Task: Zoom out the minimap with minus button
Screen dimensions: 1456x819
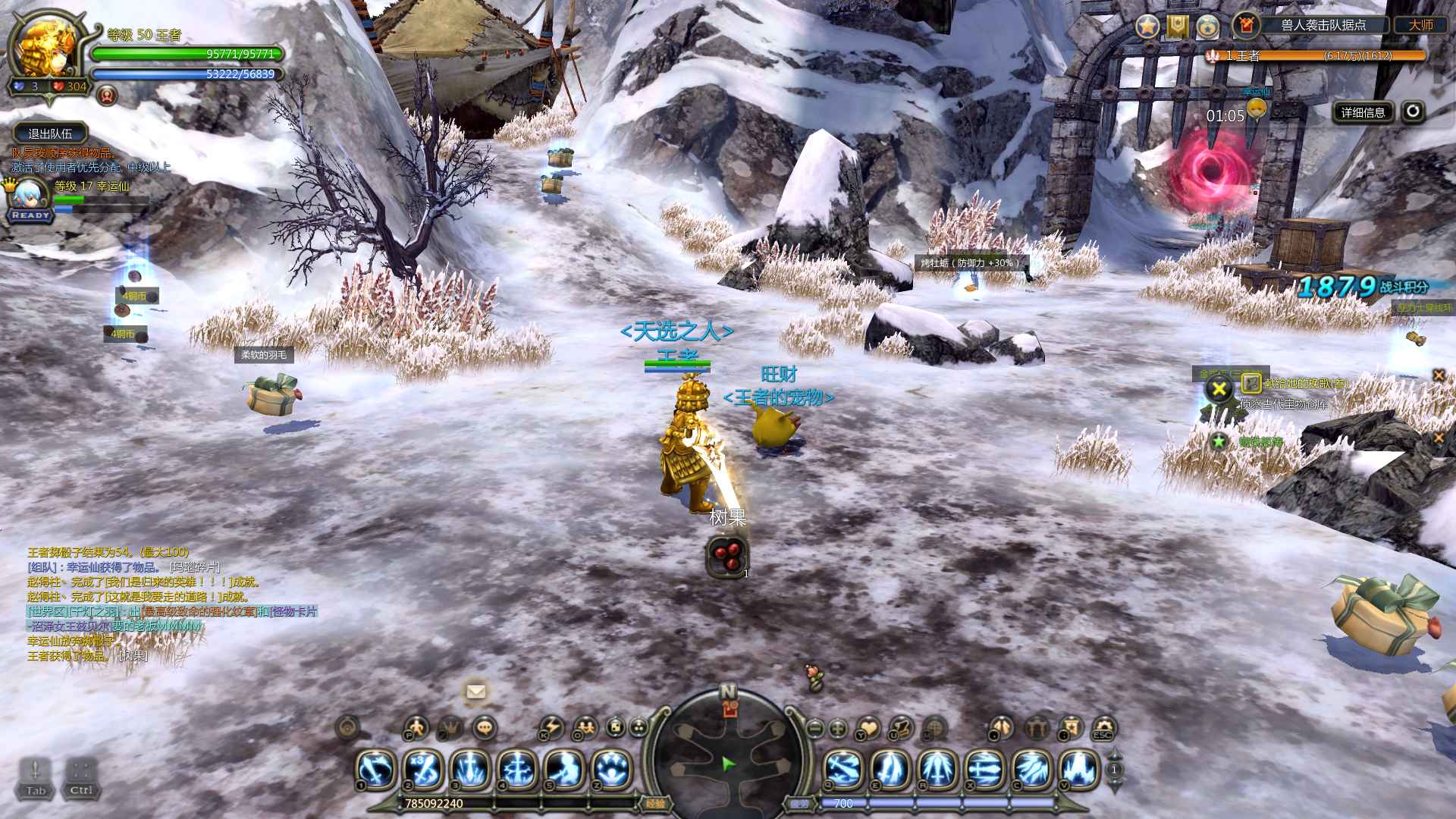Action: [814, 728]
